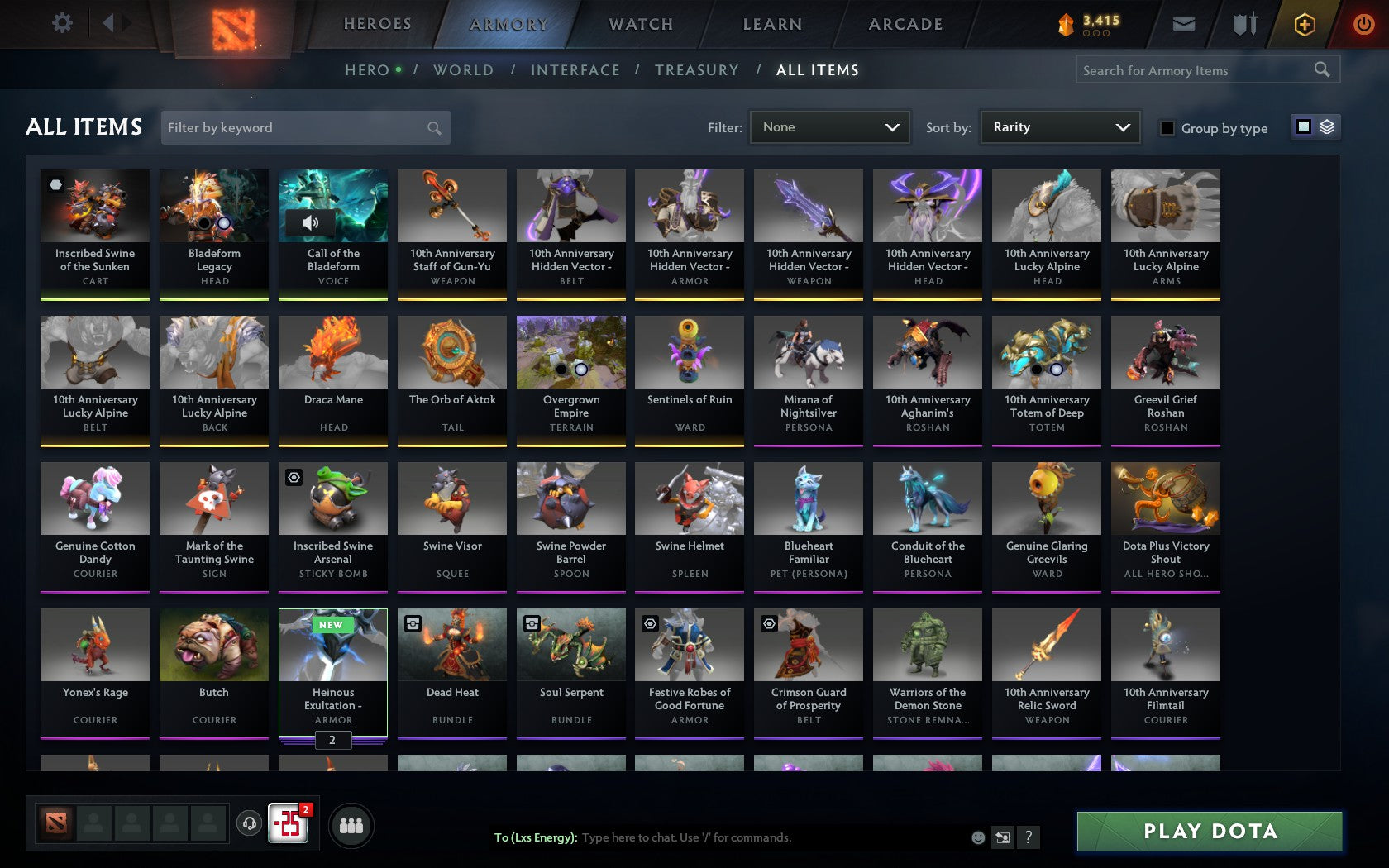Open the Sort by Rarity dropdown

point(1059,126)
